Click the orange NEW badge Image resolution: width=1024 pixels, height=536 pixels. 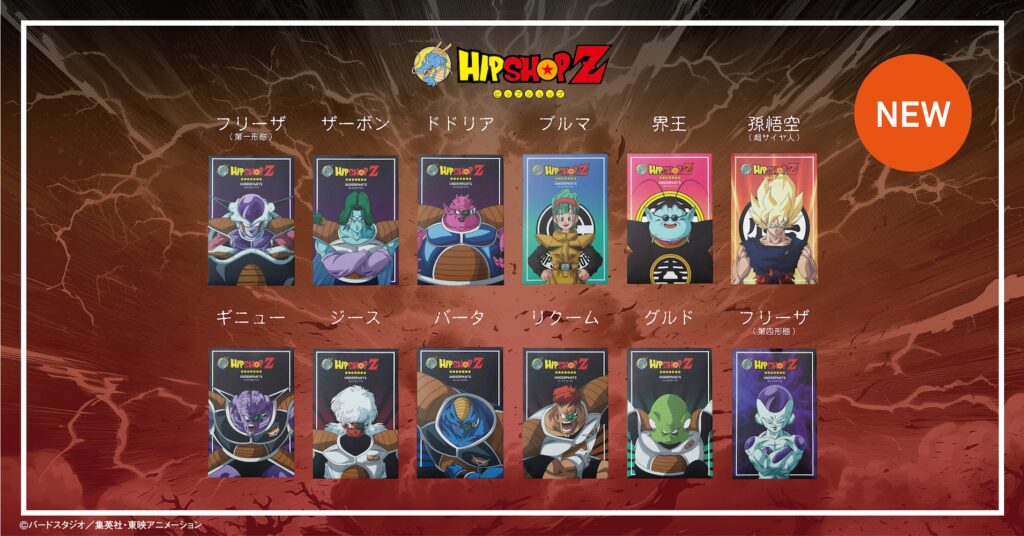click(912, 113)
